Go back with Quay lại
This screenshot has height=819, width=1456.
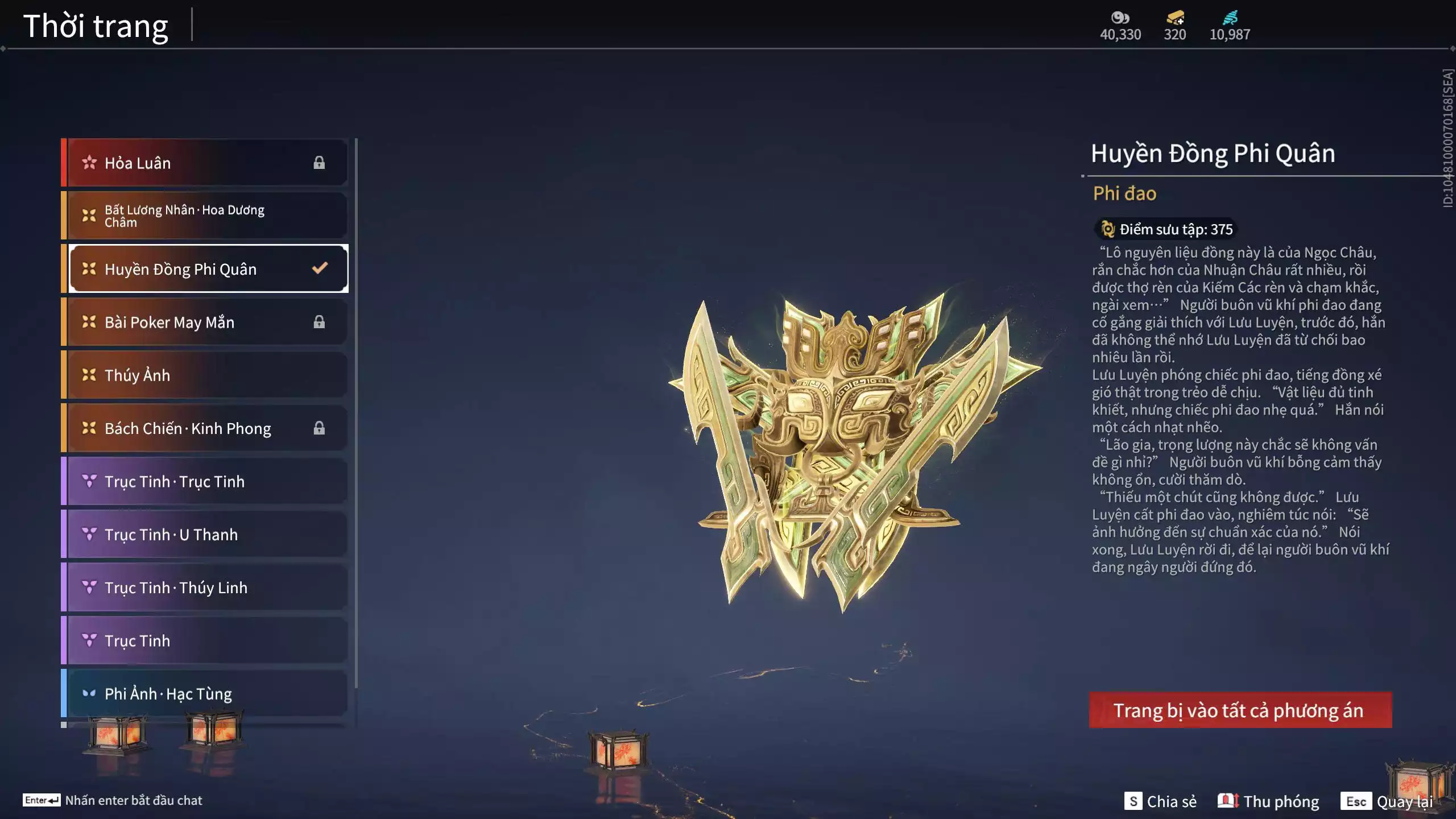click(1388, 801)
